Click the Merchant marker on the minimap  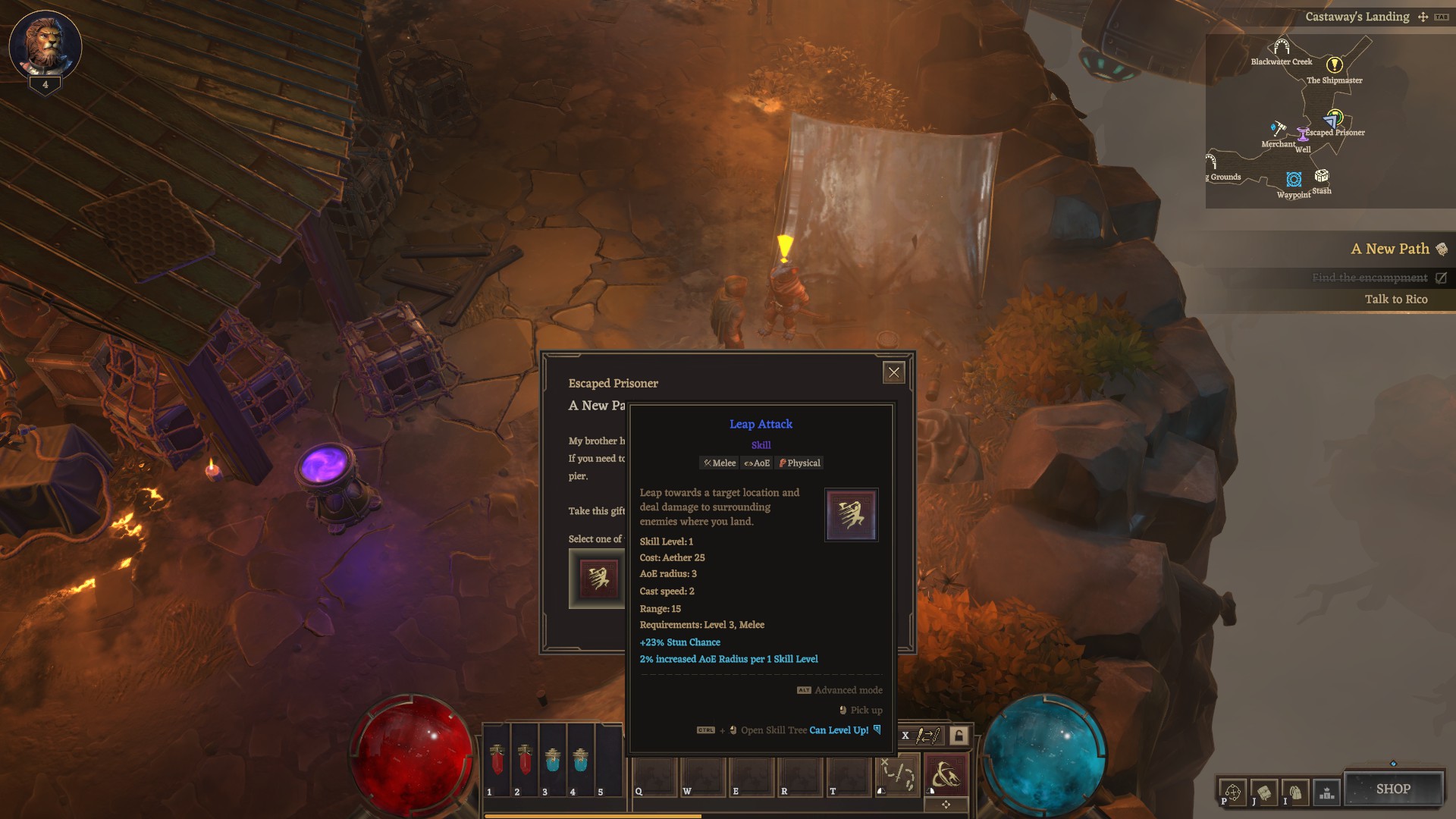coord(1279,129)
